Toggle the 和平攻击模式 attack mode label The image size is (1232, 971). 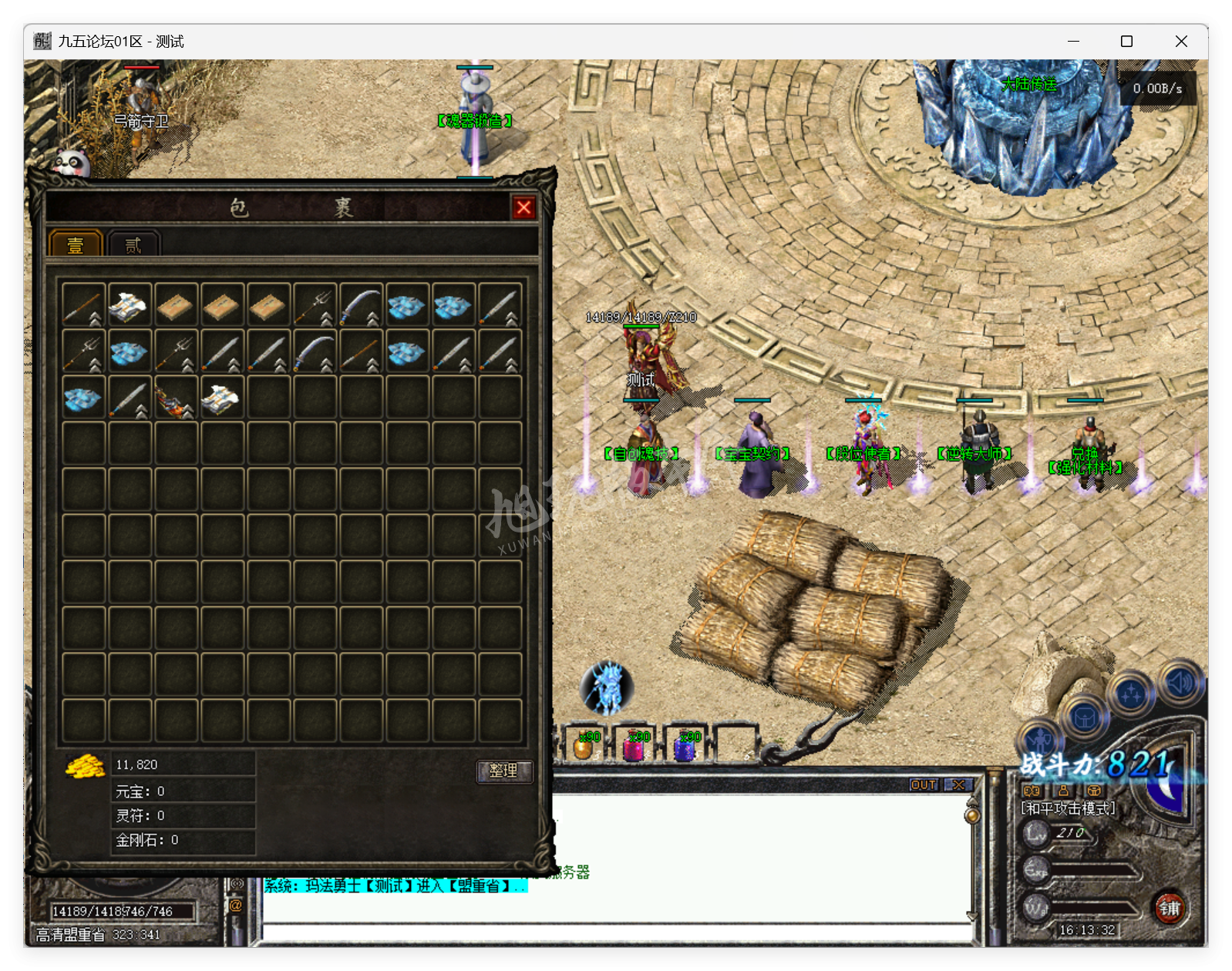(x=1068, y=808)
